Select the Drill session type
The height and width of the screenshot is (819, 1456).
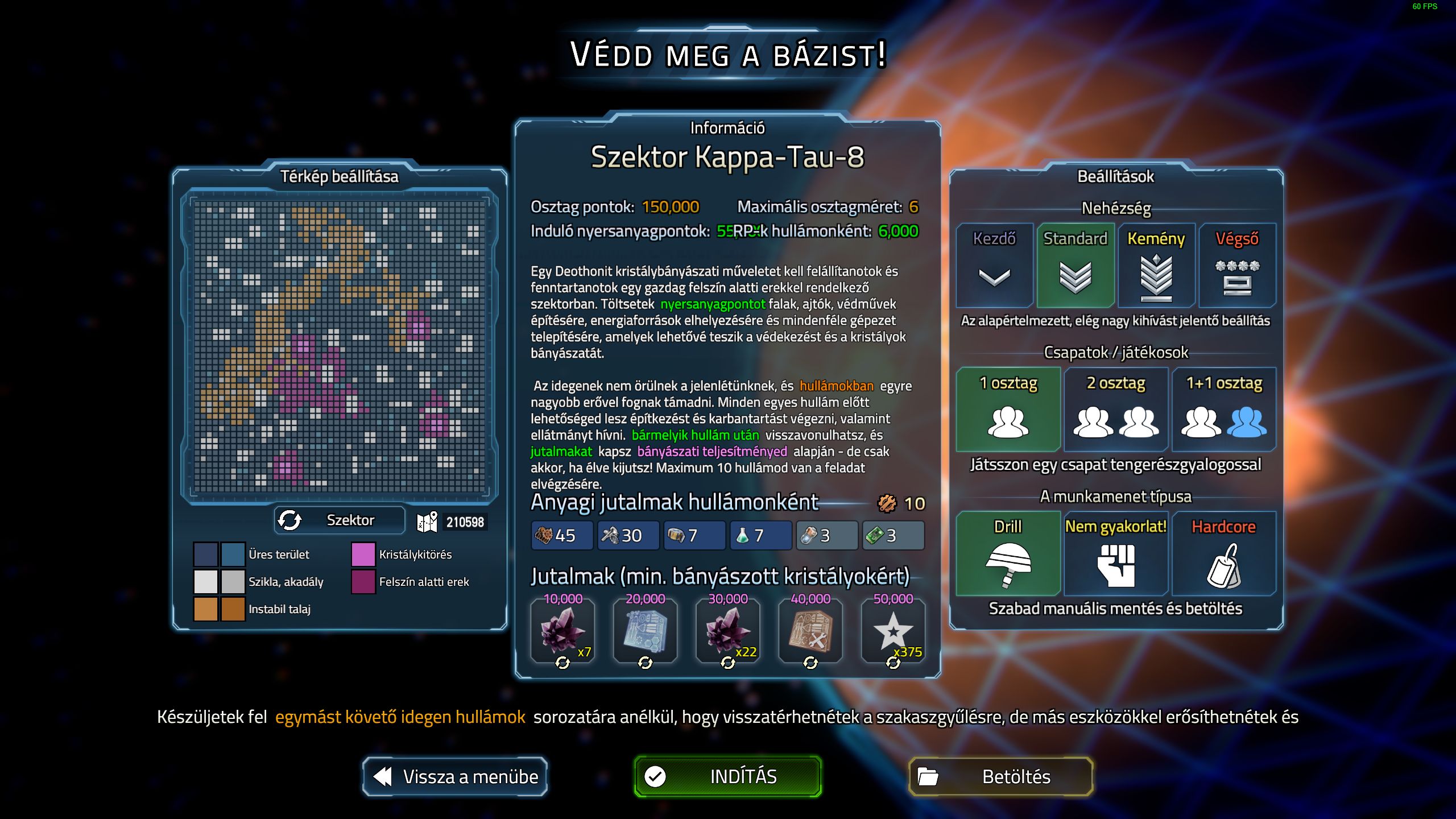(x=1008, y=553)
